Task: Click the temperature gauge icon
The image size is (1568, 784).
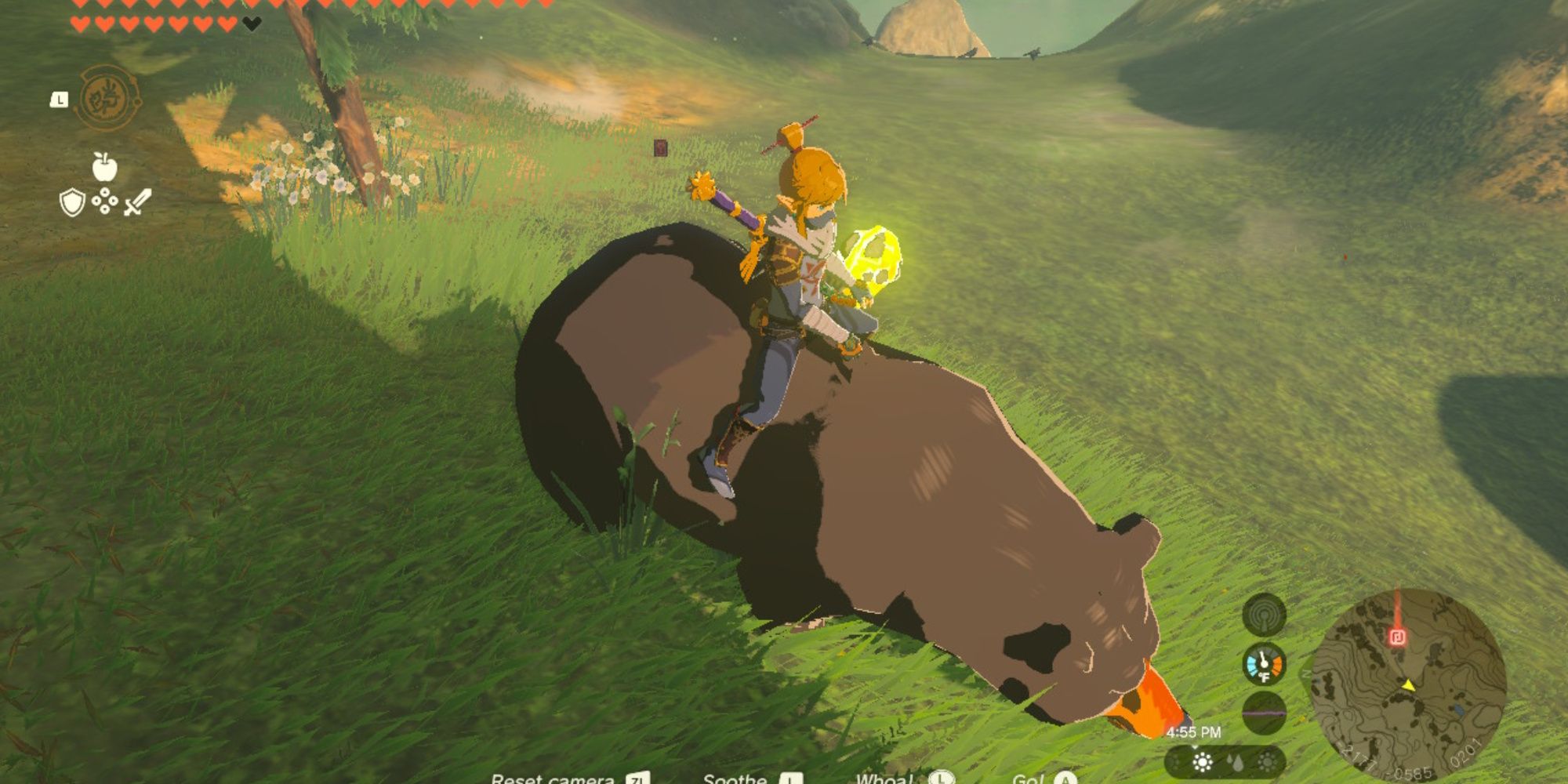Action: click(1265, 664)
